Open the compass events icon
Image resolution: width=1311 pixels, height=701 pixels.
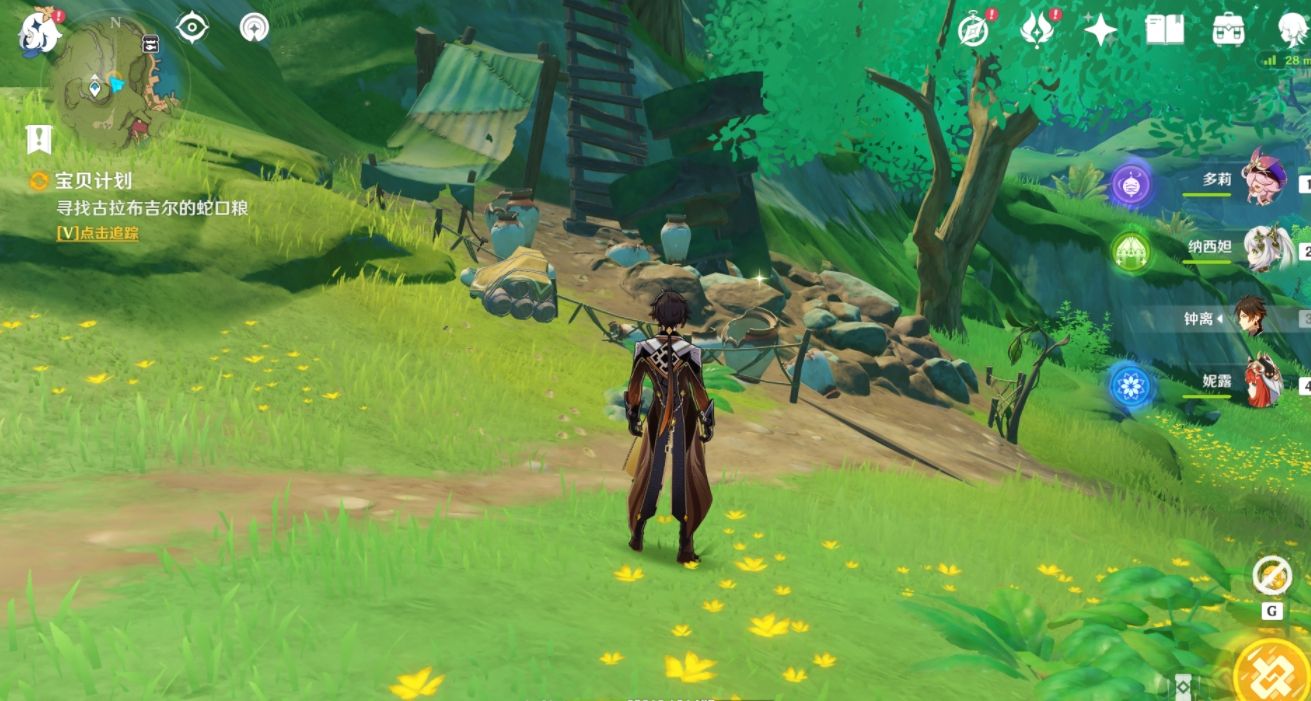pyautogui.click(x=972, y=30)
